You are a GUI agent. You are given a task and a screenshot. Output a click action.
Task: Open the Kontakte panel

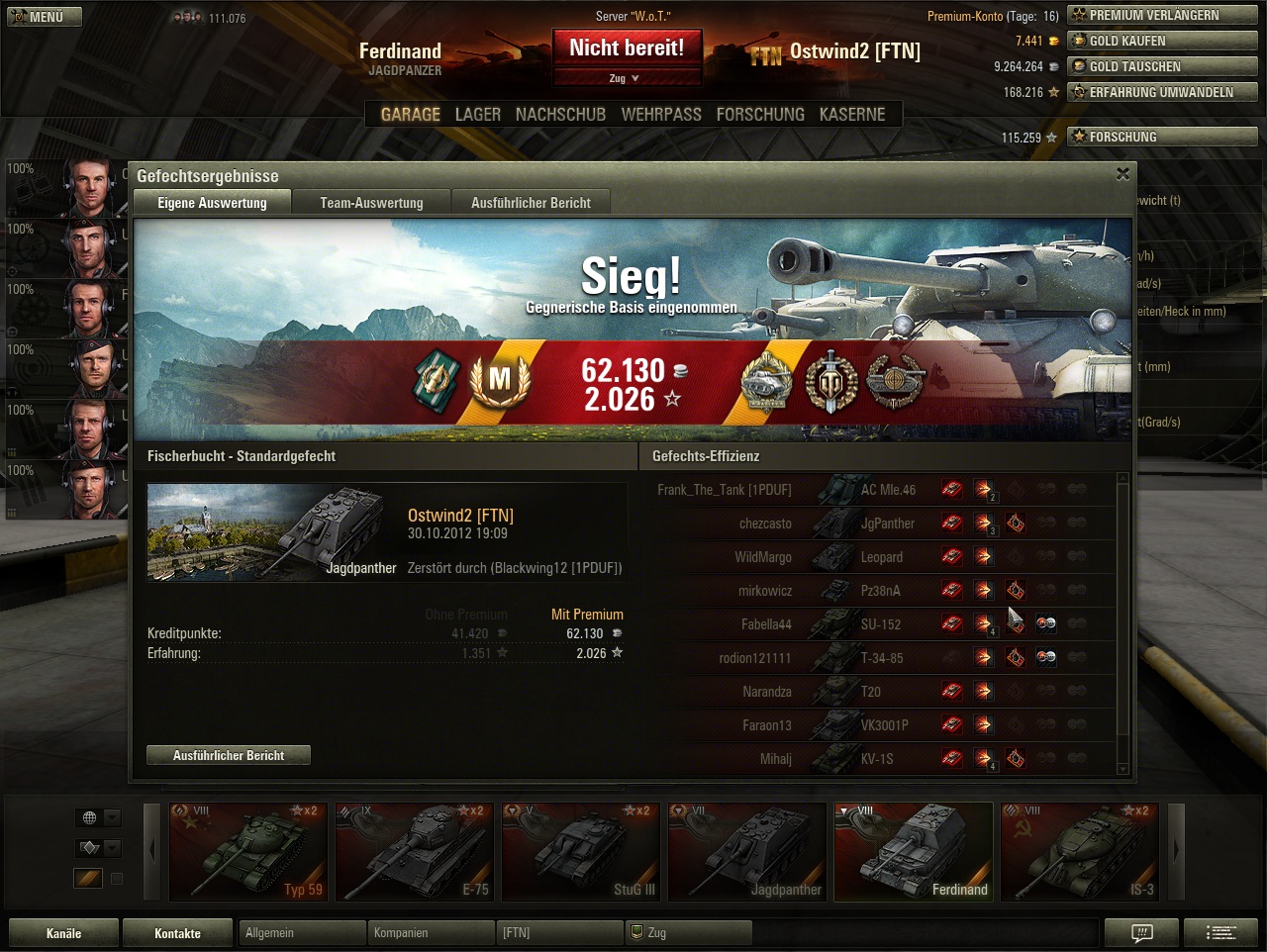click(177, 933)
